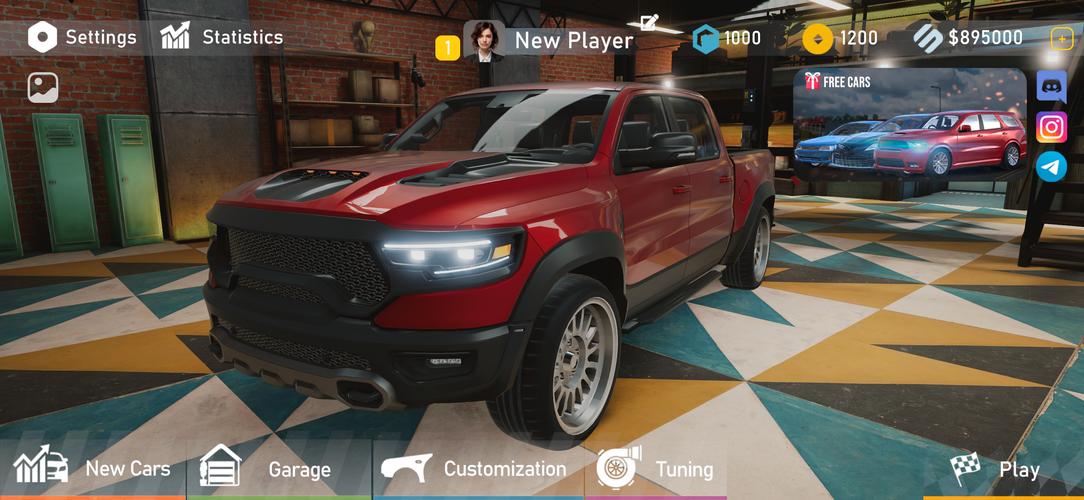Open the Free Cars offer banner

[x=909, y=122]
